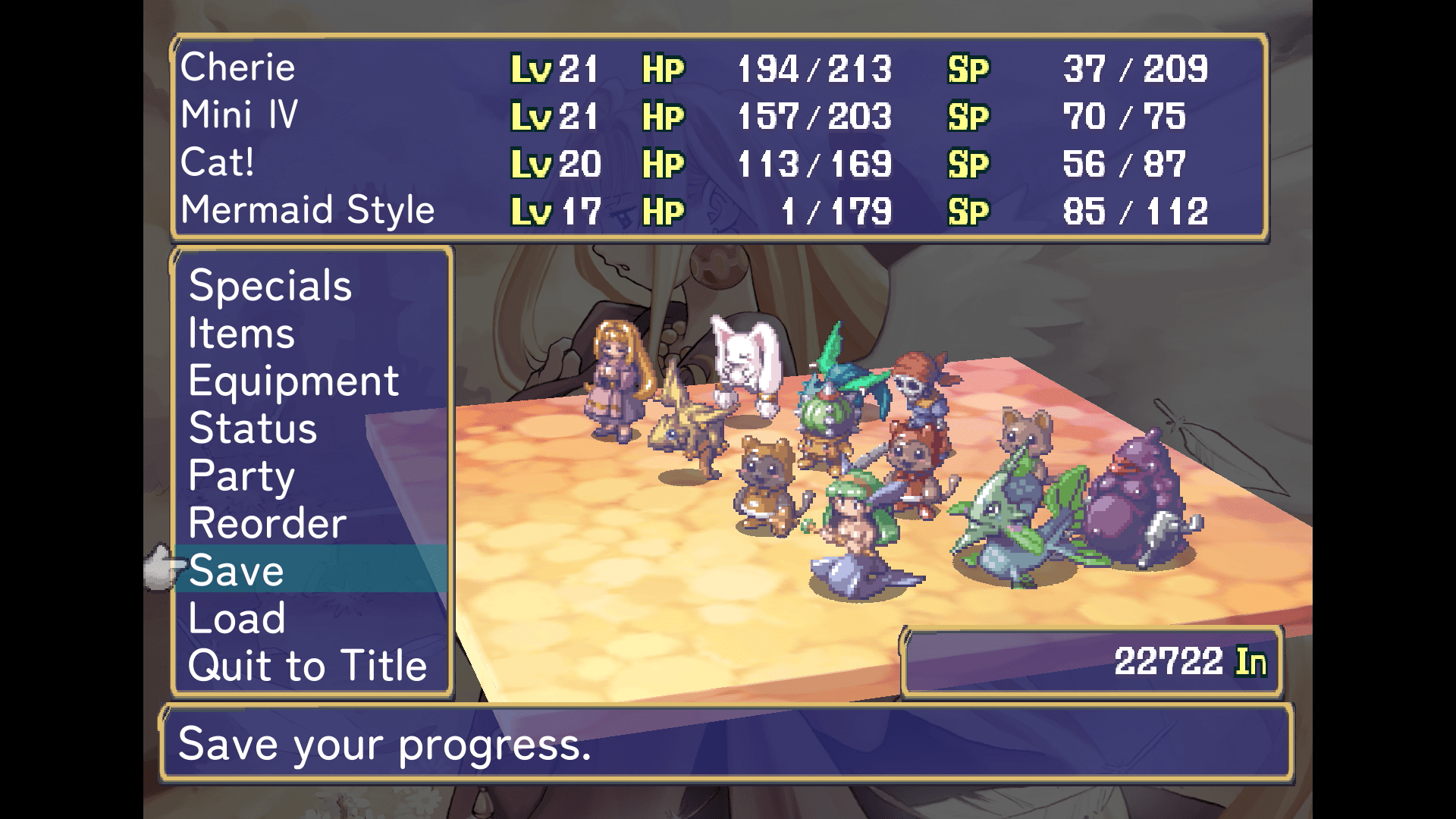Select Reorder from the menu
Viewport: 1456px width, 819px height.
coord(267,523)
